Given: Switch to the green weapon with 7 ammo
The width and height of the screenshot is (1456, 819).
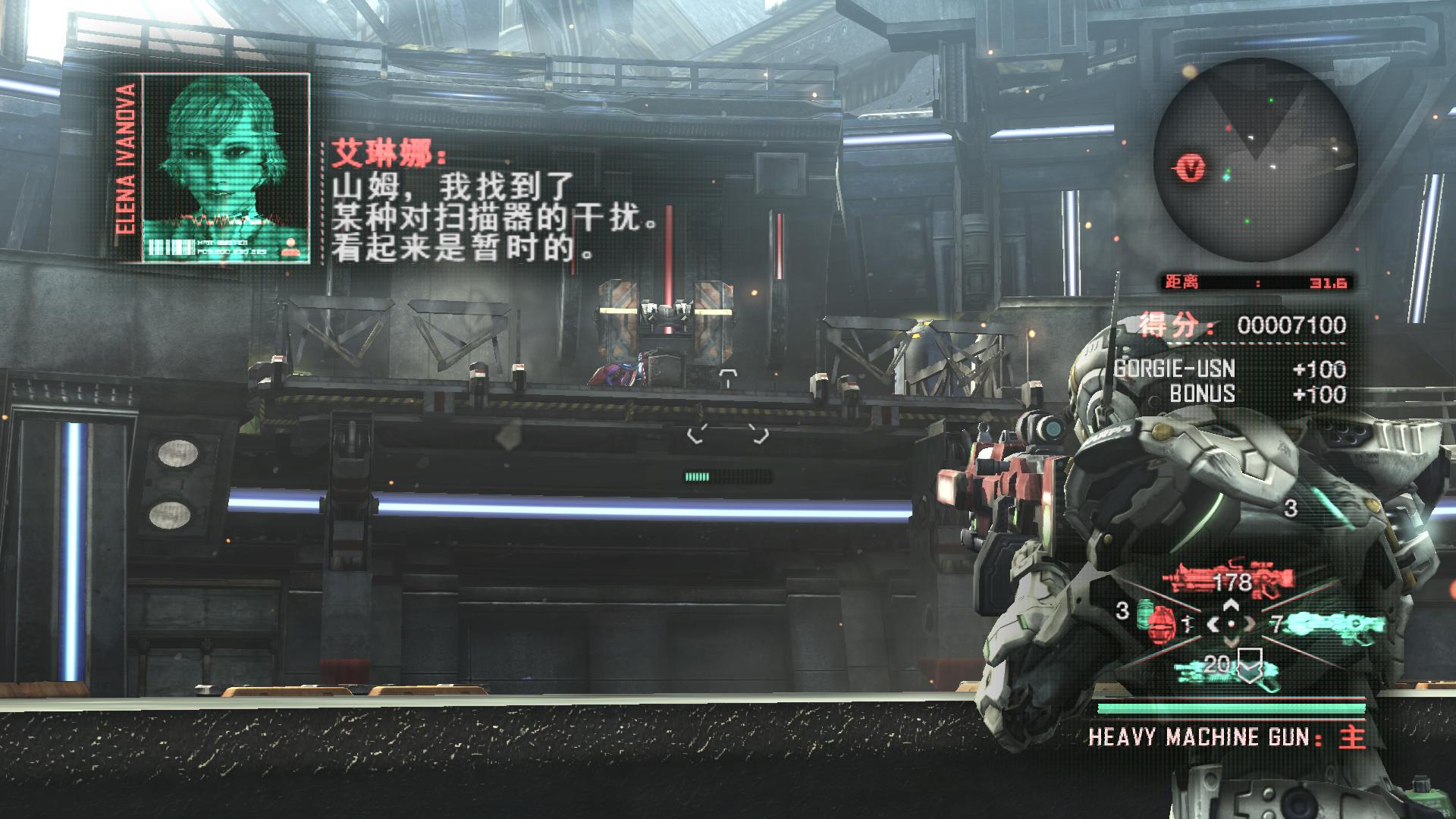Looking at the screenshot, I should [x=1335, y=625].
